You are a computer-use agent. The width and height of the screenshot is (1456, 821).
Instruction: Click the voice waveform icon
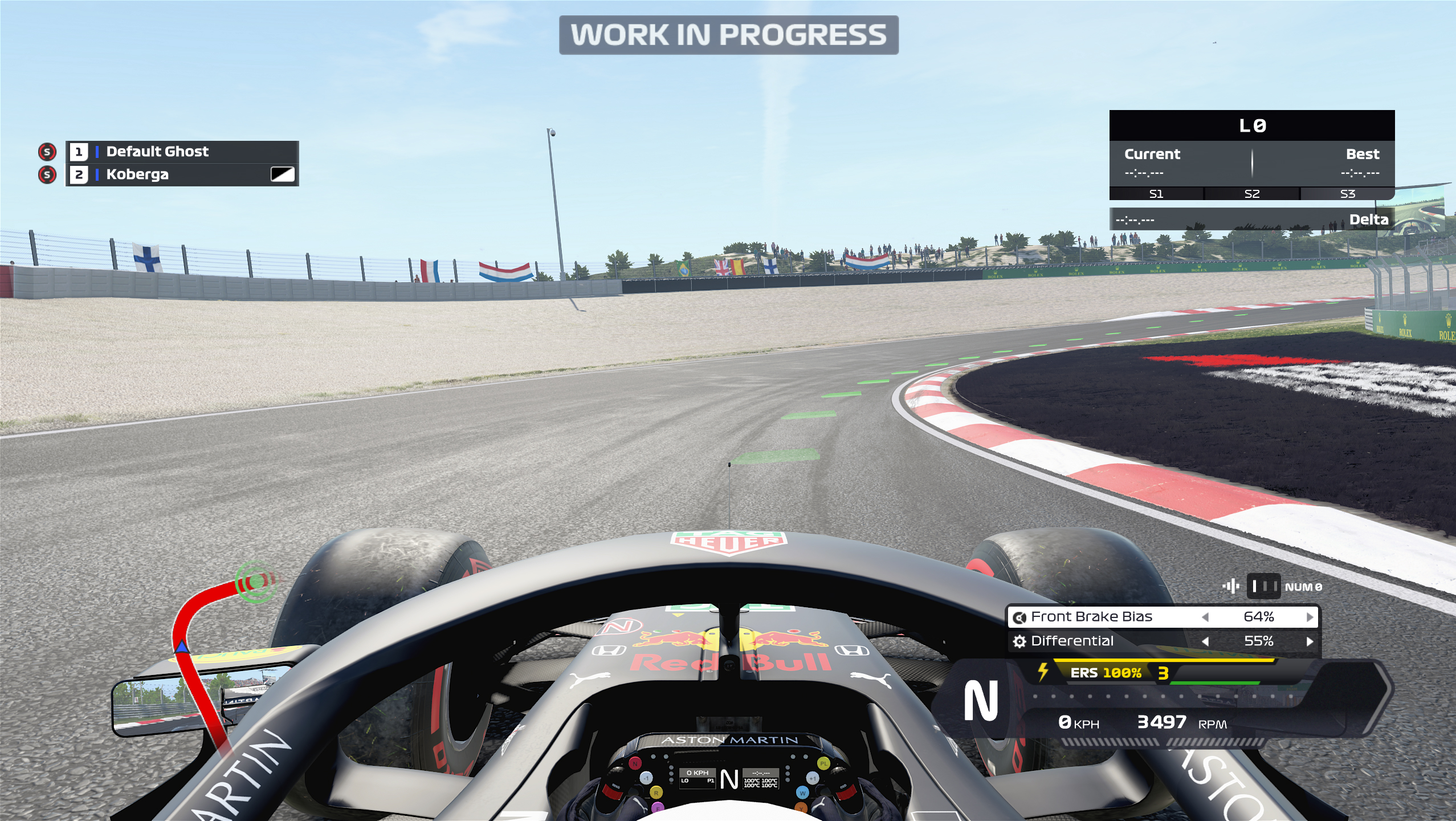(x=1231, y=586)
